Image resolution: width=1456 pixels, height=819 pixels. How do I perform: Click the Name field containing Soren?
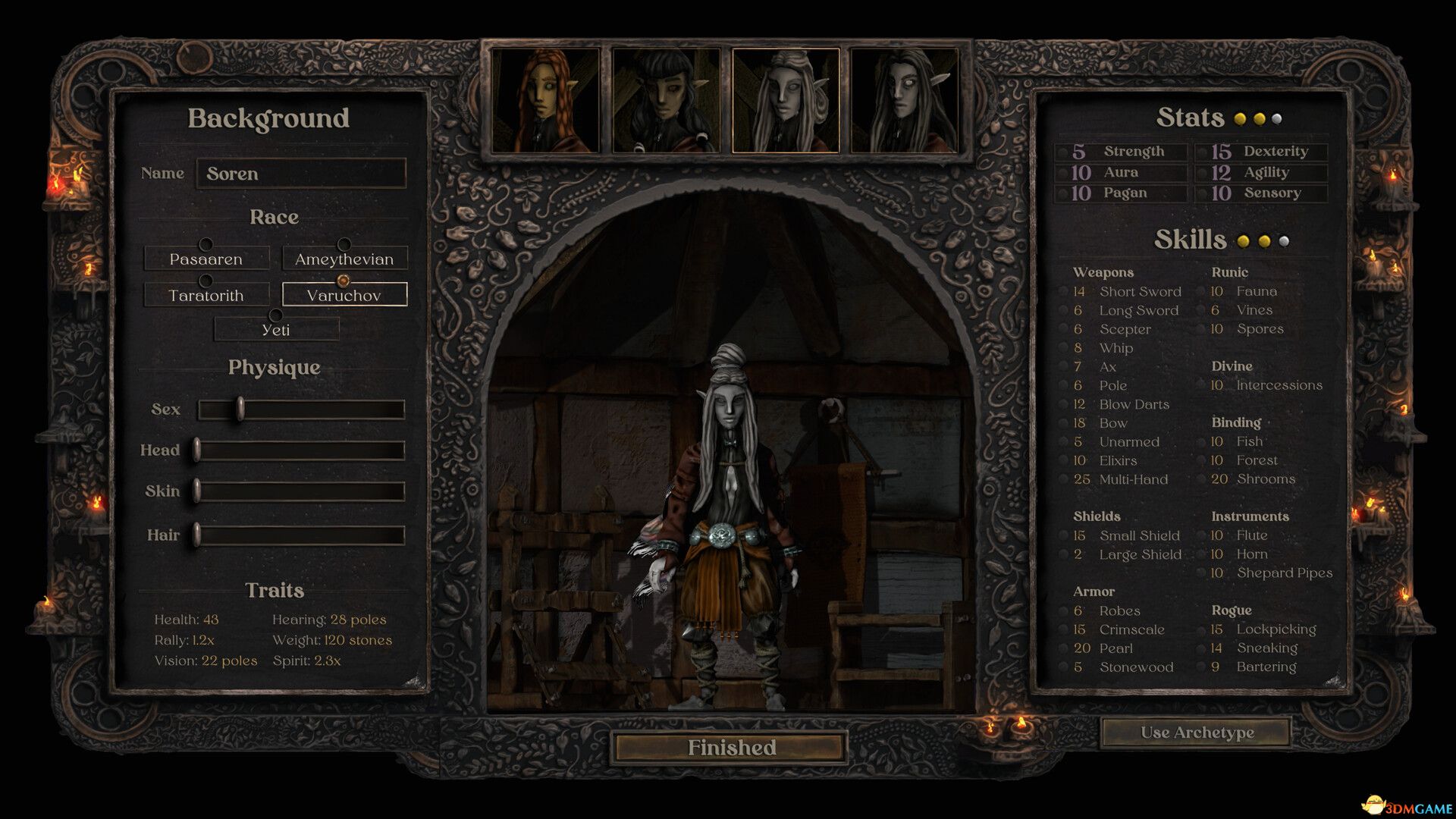pyautogui.click(x=301, y=174)
